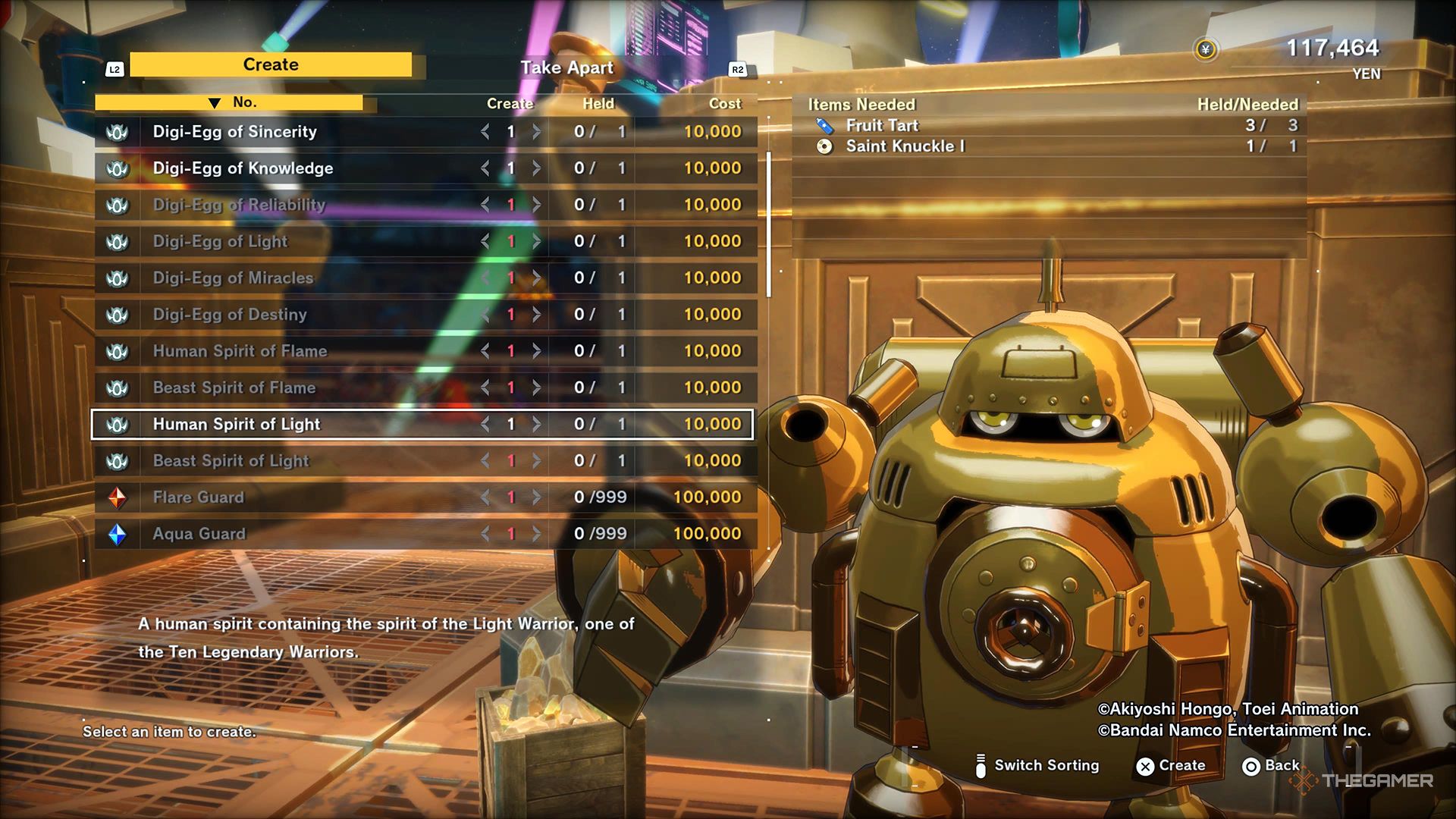The image size is (1456, 819).
Task: Increase create quantity for Digi-Egg of Knowledge
Action: pyautogui.click(x=536, y=168)
